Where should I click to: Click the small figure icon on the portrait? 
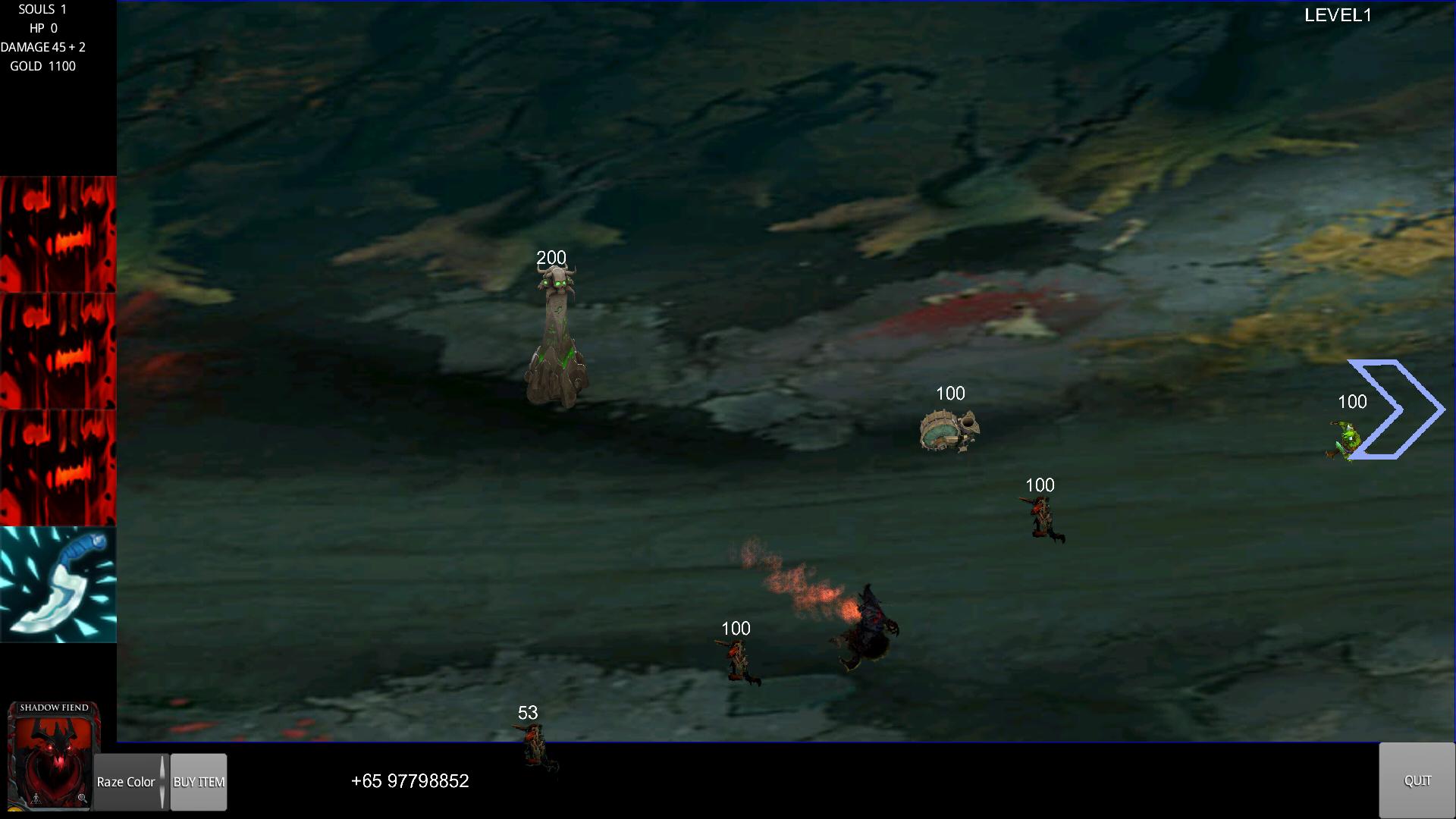(36, 799)
